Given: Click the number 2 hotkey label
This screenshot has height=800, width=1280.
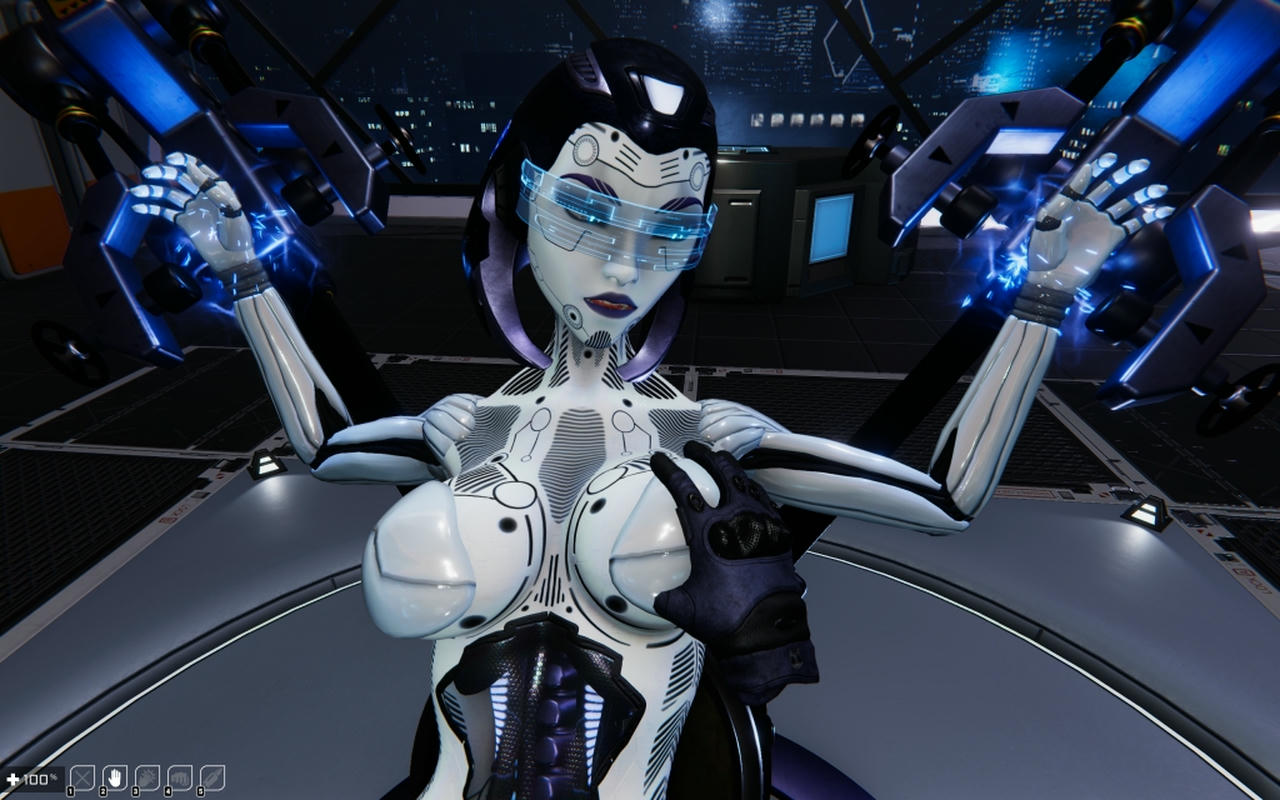Looking at the screenshot, I should click(x=103, y=789).
